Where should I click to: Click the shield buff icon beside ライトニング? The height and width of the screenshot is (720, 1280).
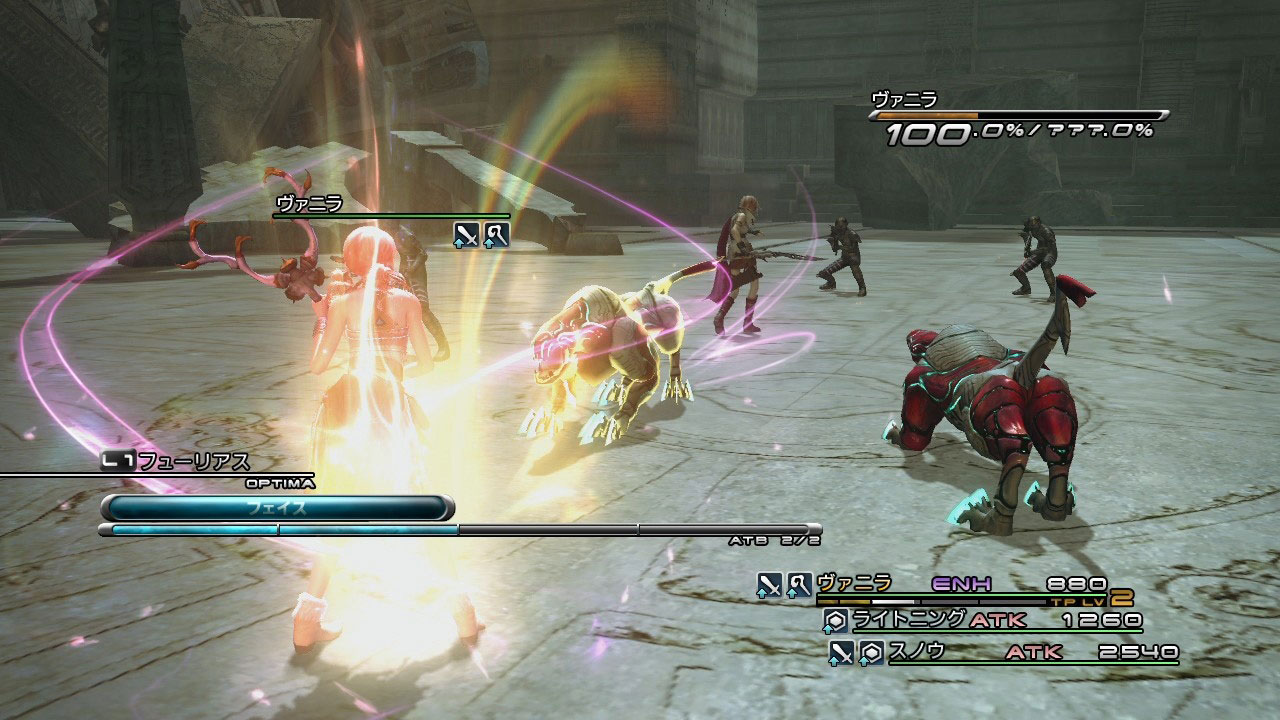835,621
